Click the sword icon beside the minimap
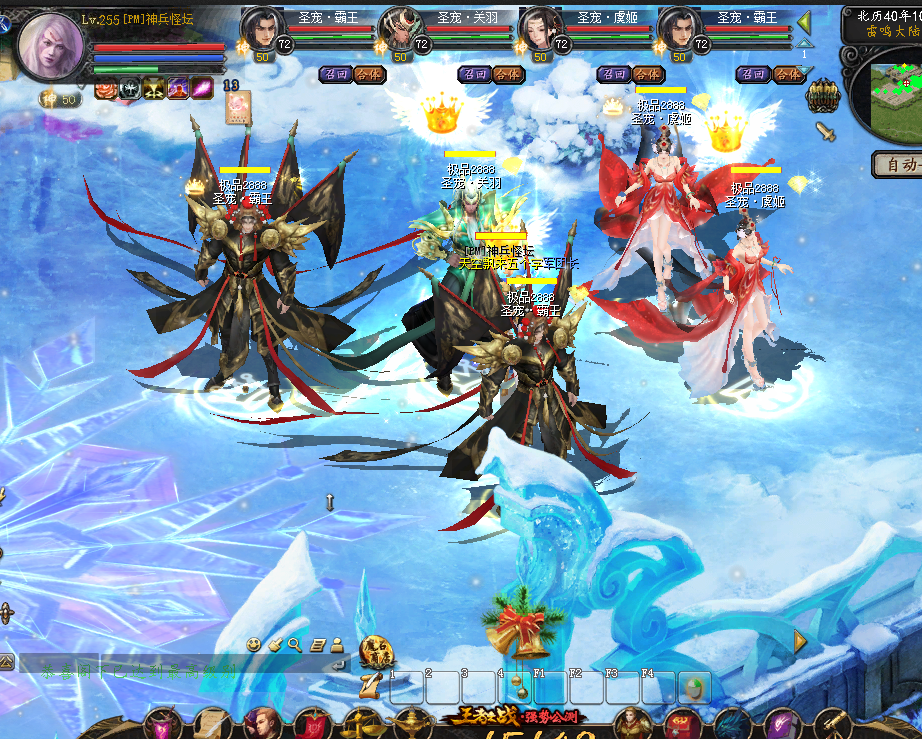The width and height of the screenshot is (922, 739). tap(825, 132)
